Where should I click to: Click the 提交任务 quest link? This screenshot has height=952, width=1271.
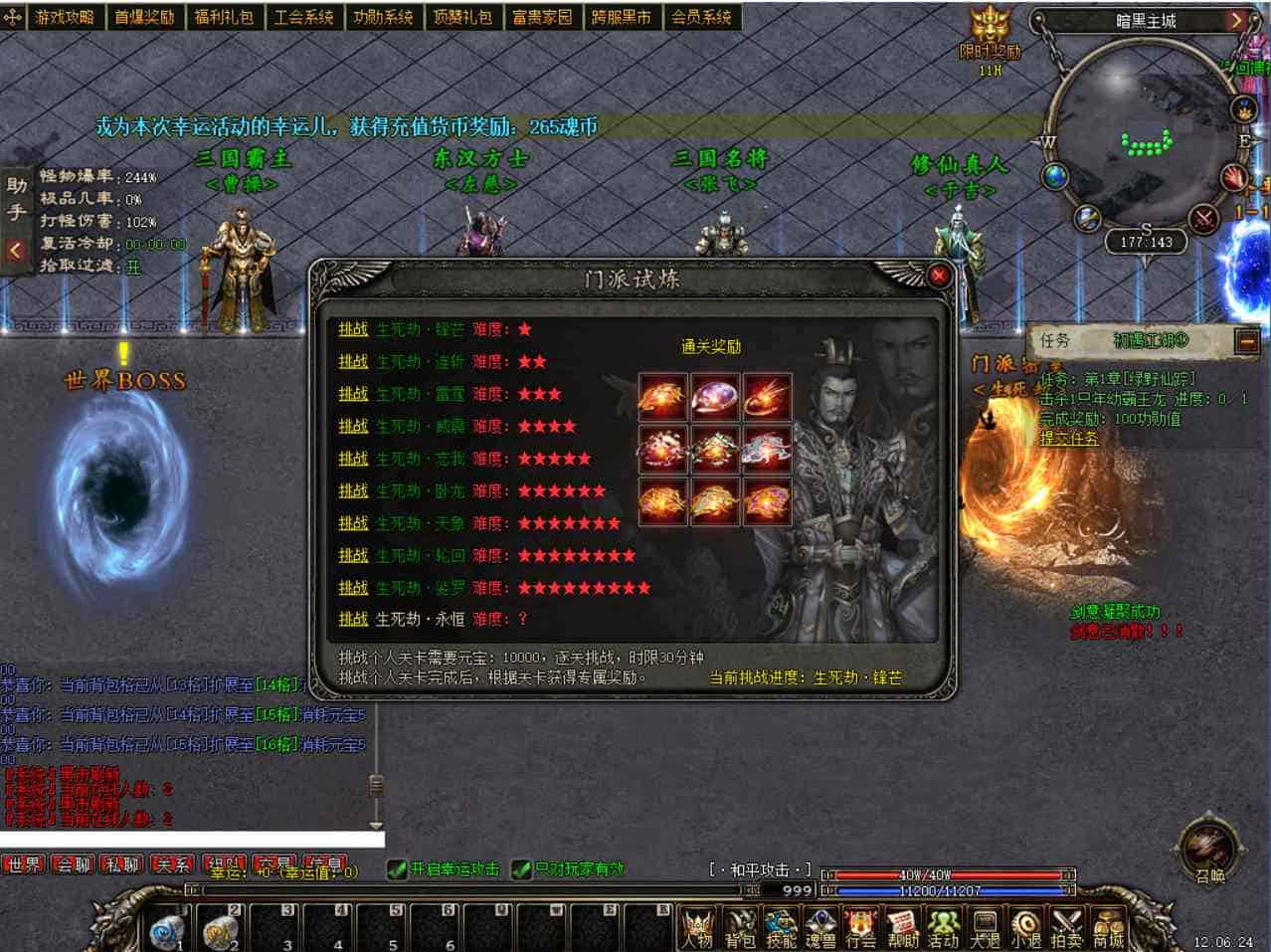(1069, 438)
